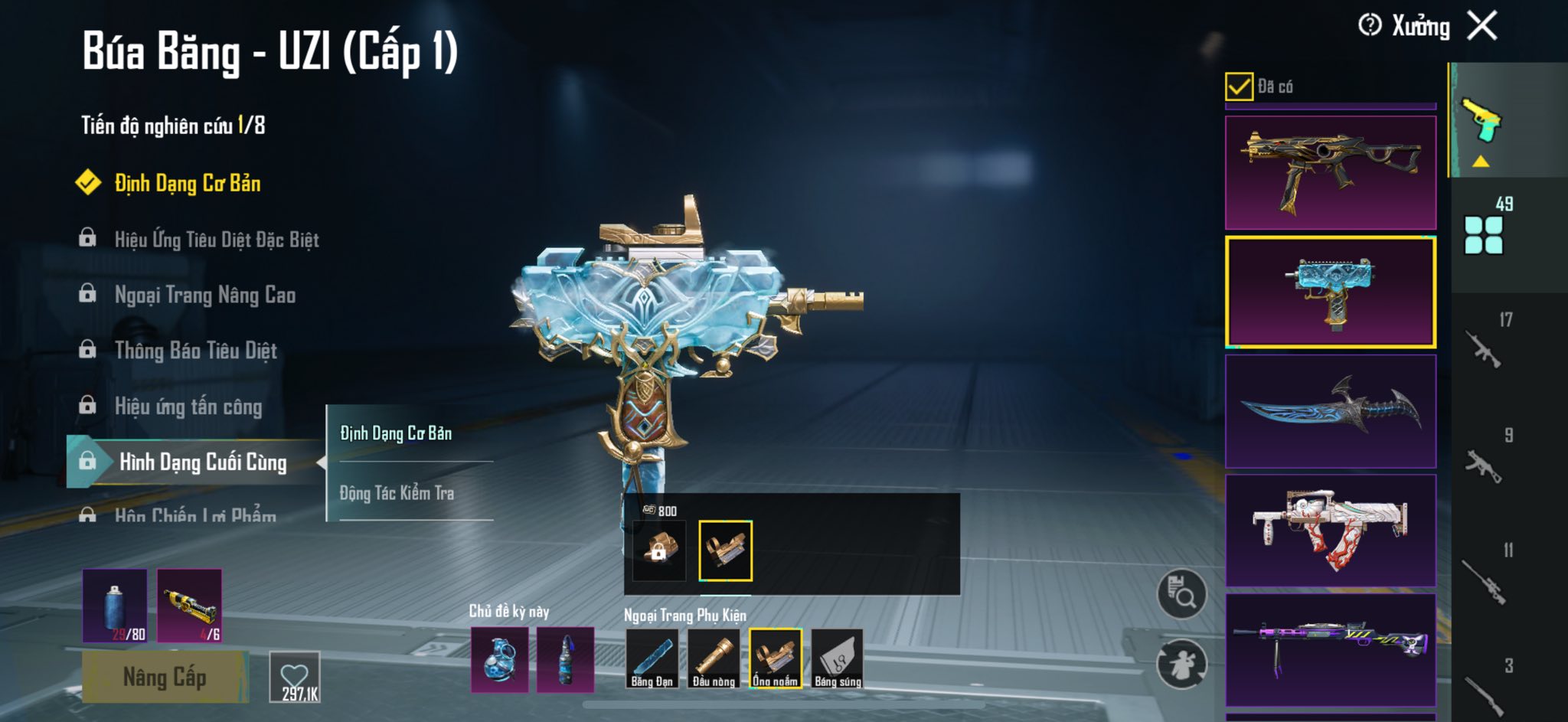Image resolution: width=1568 pixels, height=722 pixels.
Task: Close the workshop screen with X
Action: click(1482, 26)
